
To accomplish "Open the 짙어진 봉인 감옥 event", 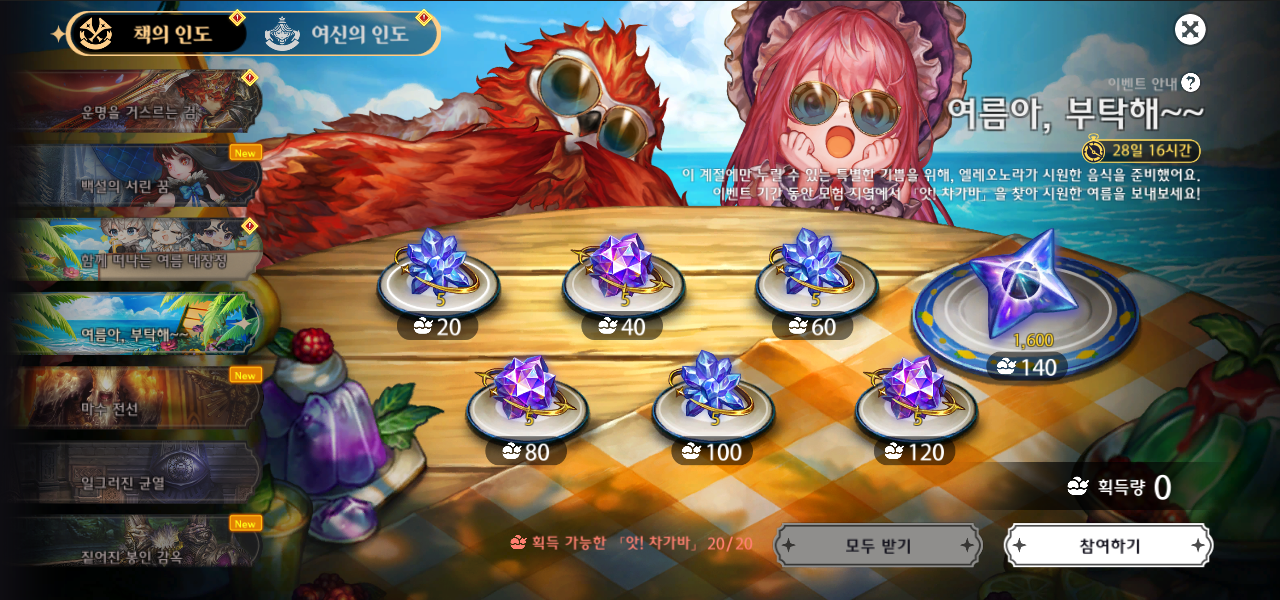I will point(138,543).
